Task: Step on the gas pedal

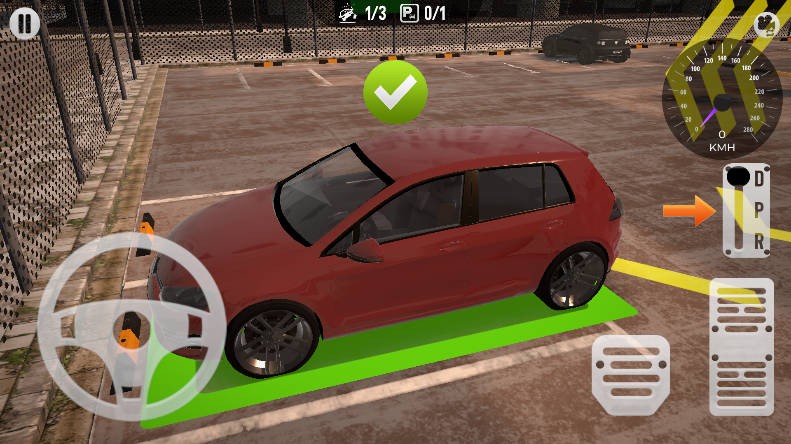Action: [741, 346]
